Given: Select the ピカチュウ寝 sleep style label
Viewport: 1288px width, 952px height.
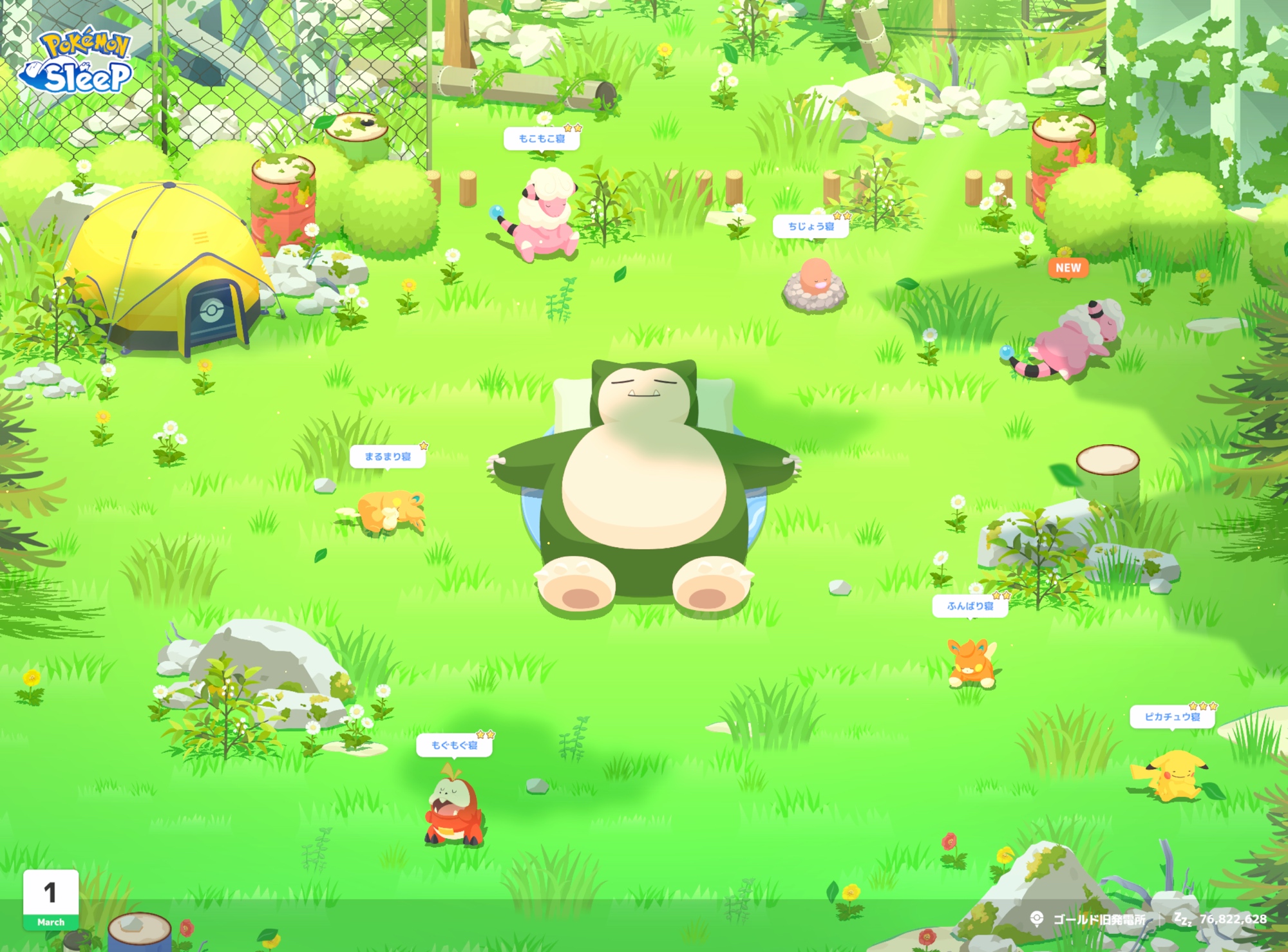Looking at the screenshot, I should coord(1172,717).
